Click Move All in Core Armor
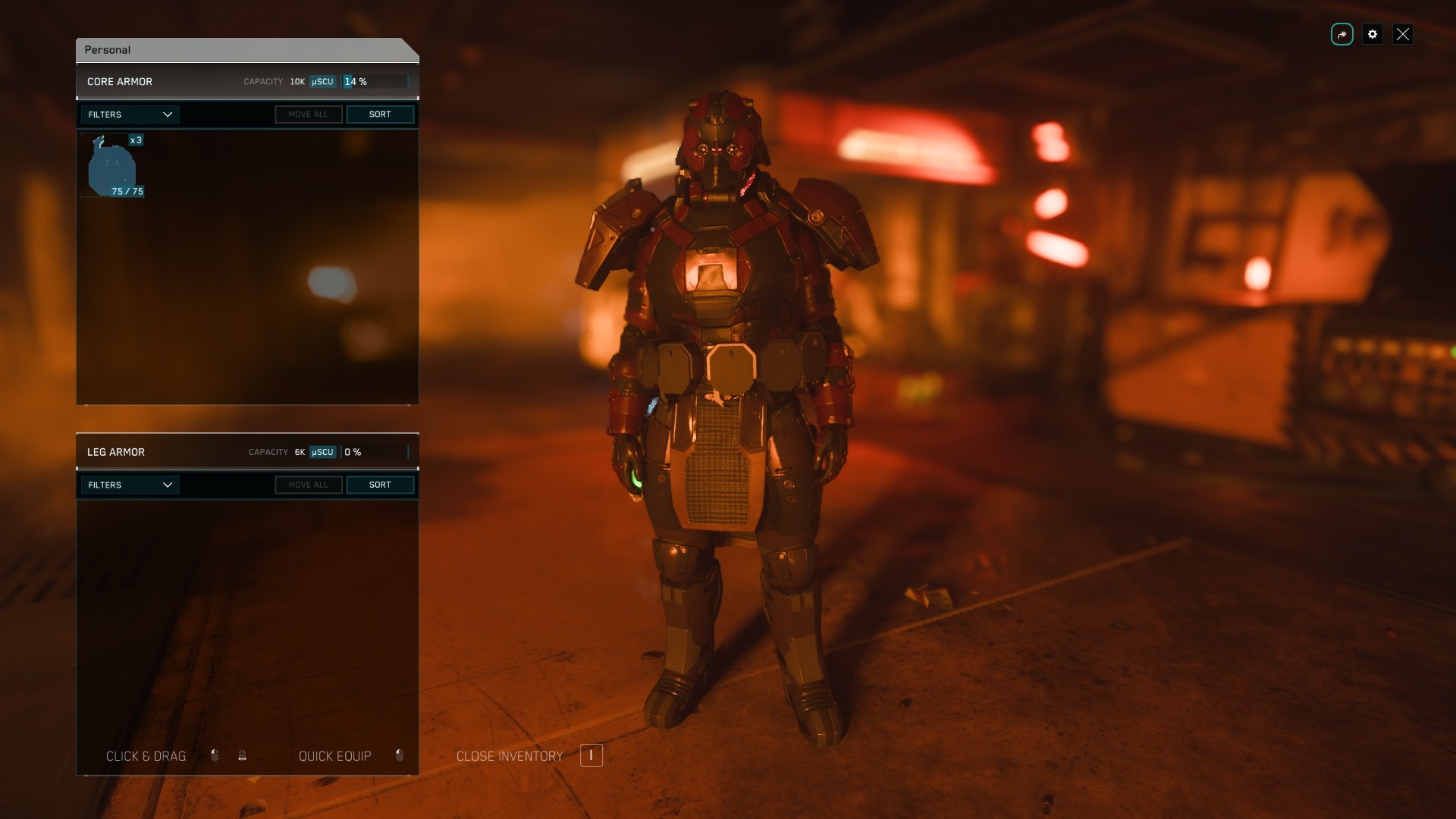 pyautogui.click(x=309, y=115)
